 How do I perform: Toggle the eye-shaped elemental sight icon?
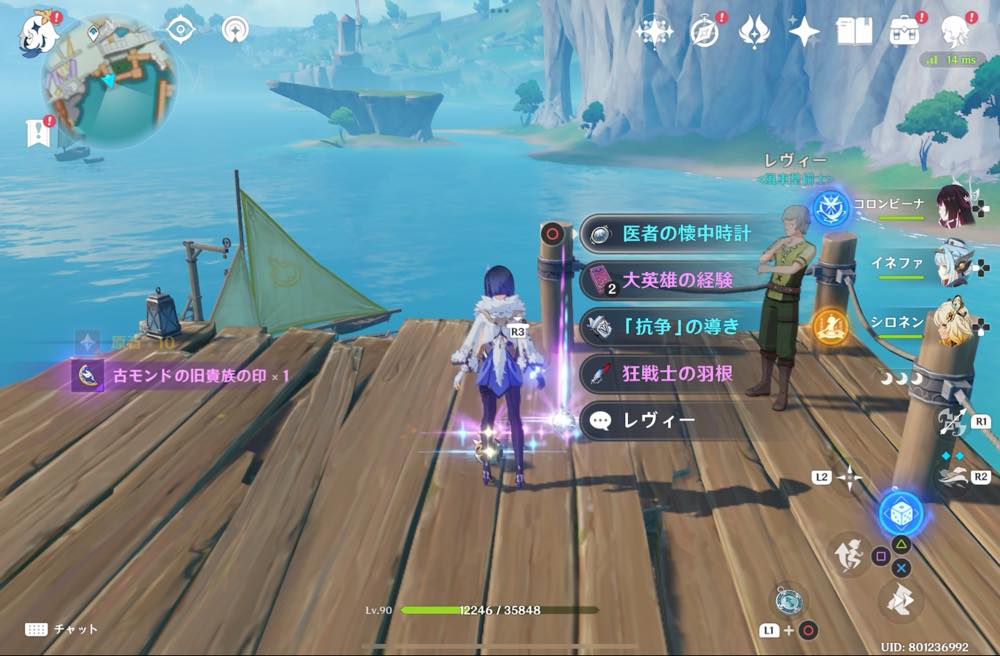pos(180,30)
